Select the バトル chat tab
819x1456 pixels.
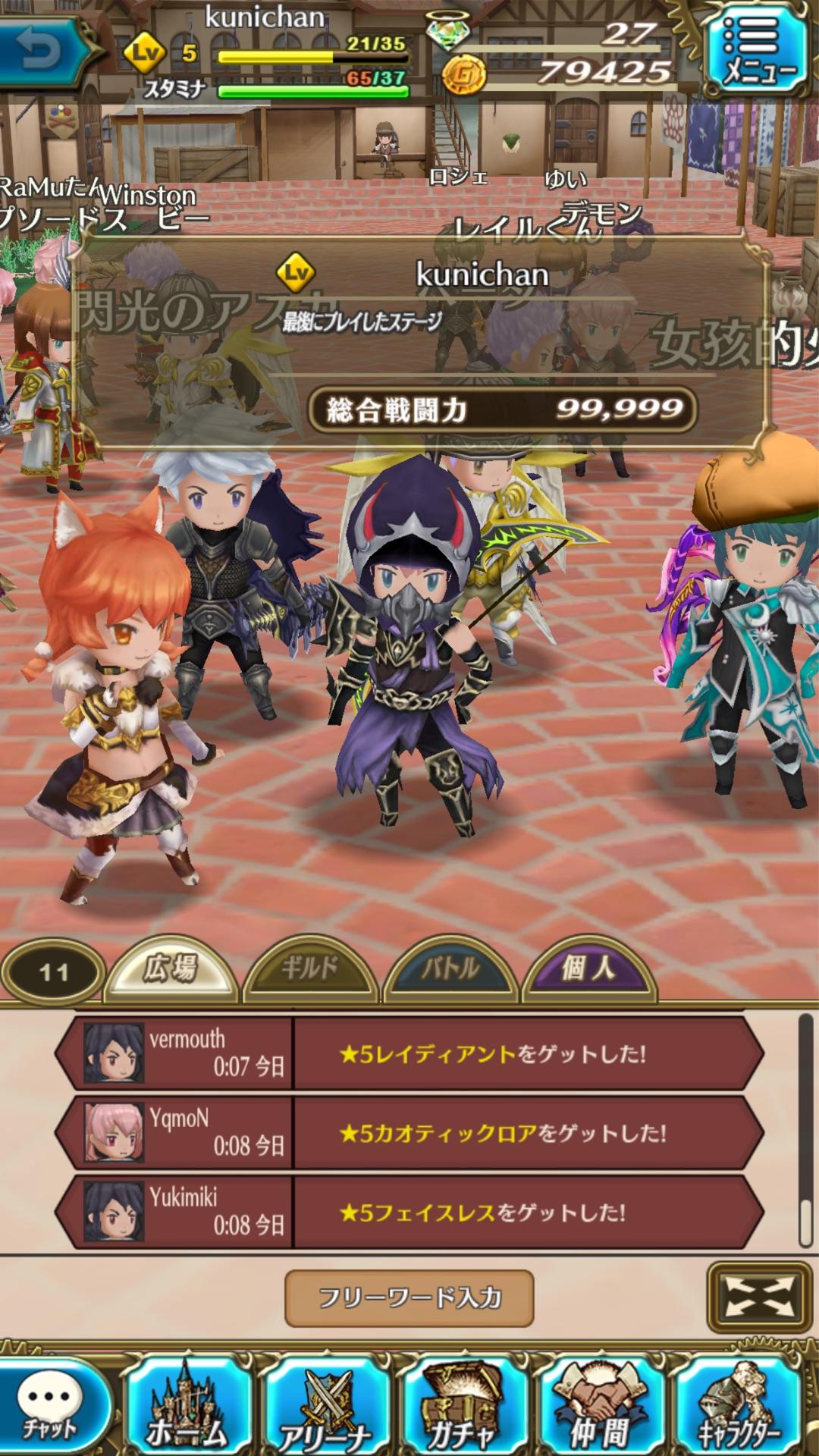[450, 969]
